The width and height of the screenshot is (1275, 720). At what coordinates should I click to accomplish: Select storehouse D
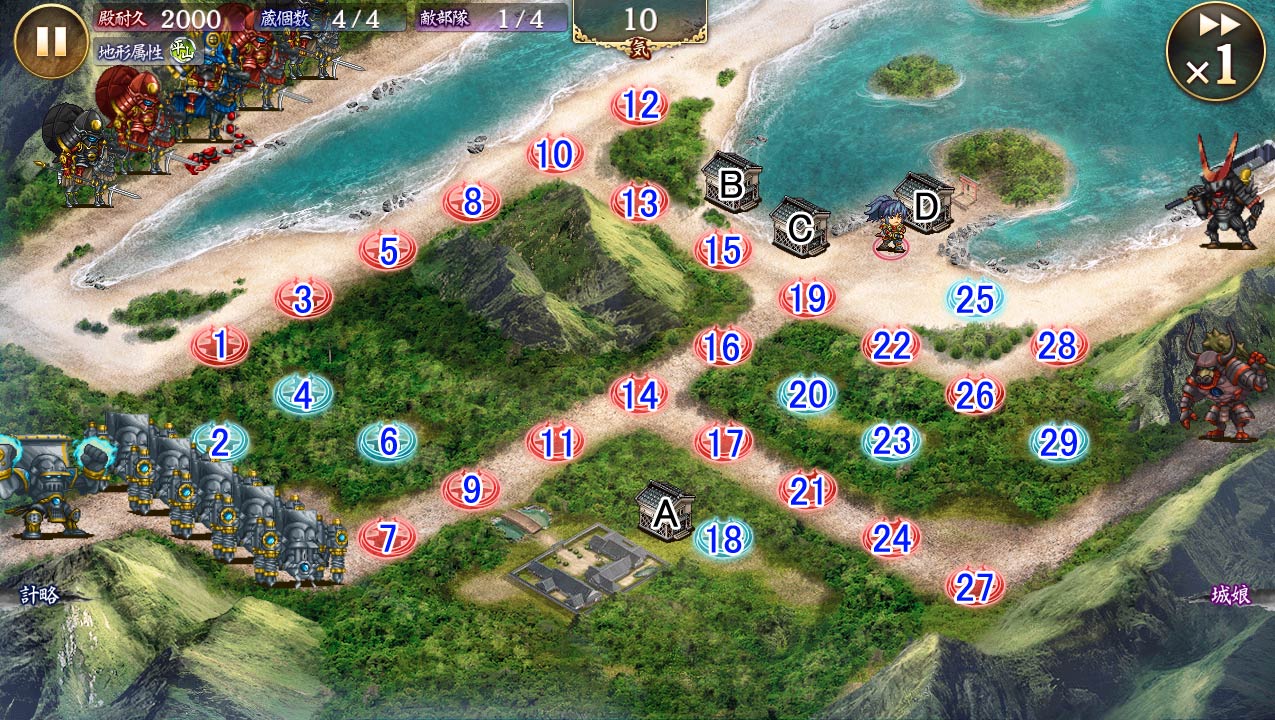coord(925,204)
